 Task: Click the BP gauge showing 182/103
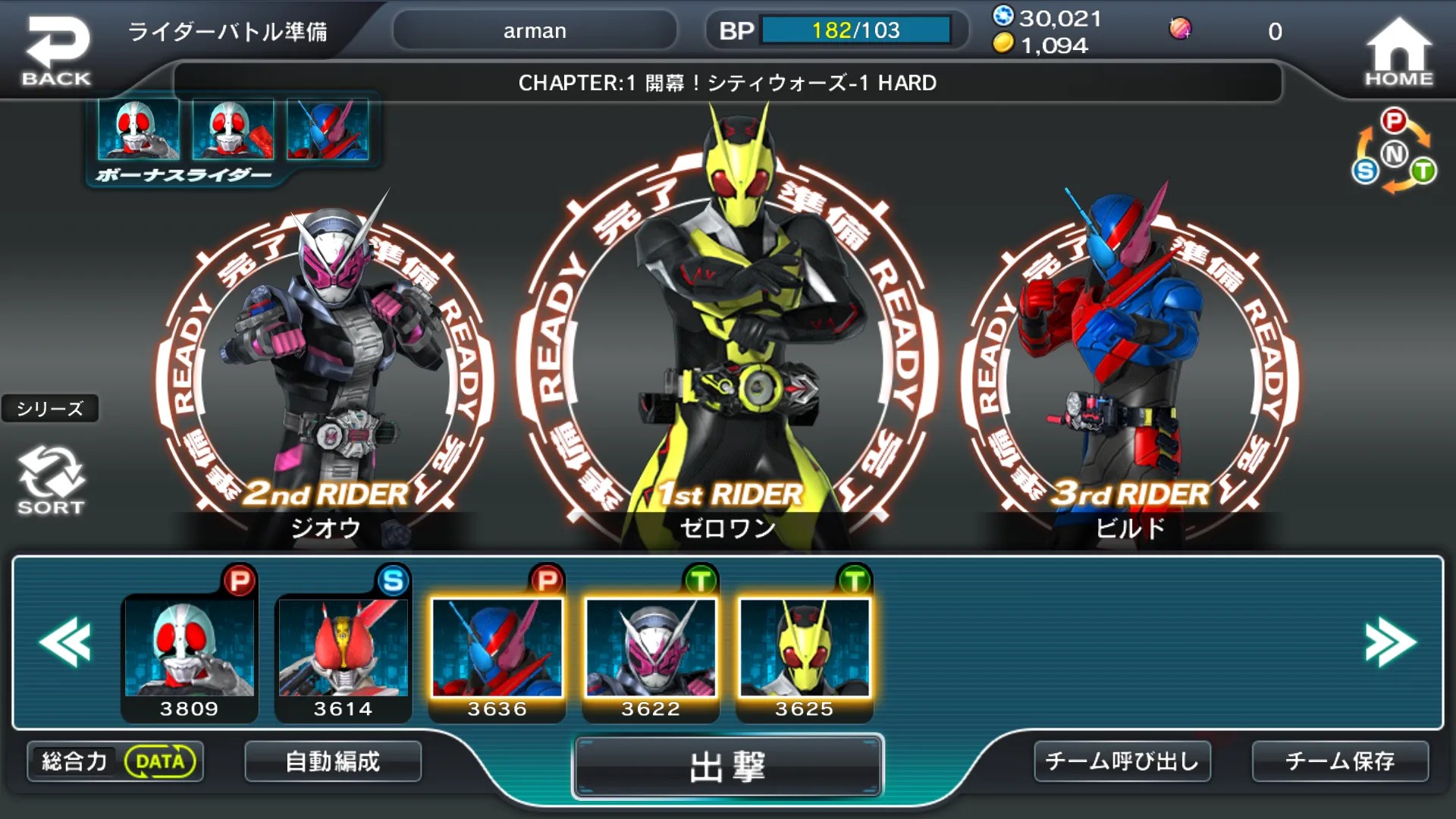click(855, 30)
